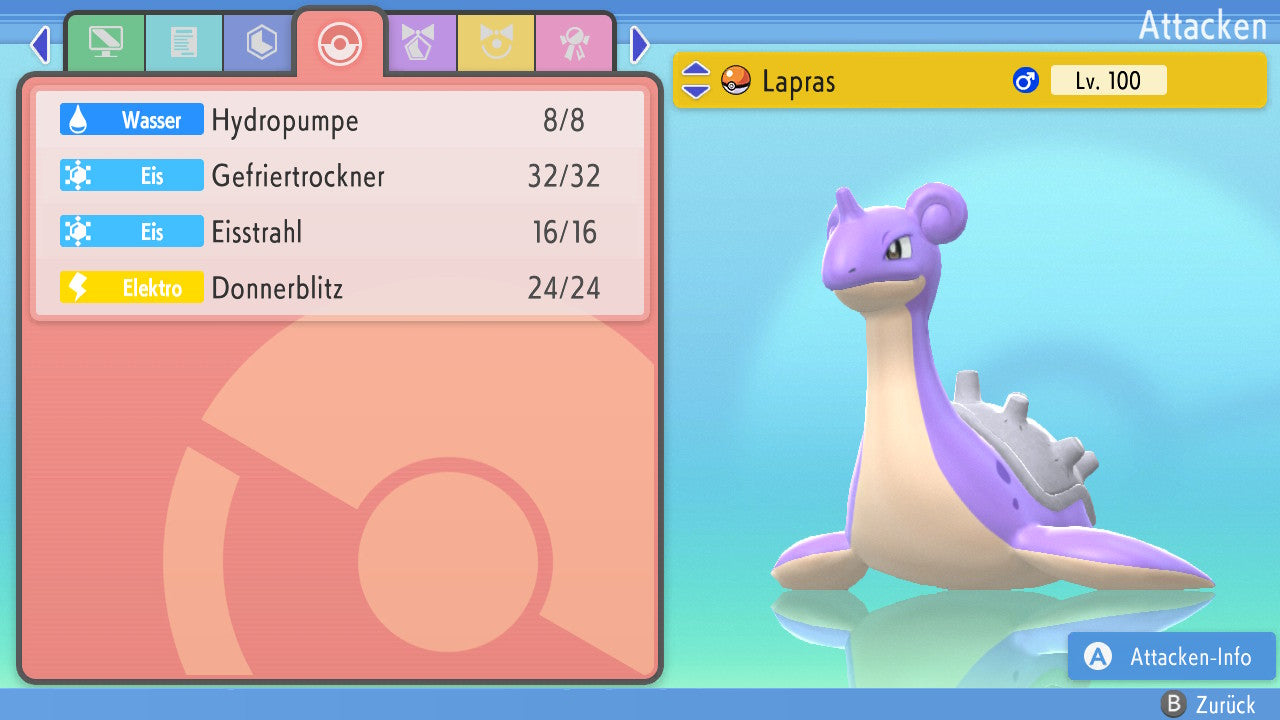Viewport: 1280px width, 720px height.
Task: Go back with the Zurück button
Action: [1209, 704]
